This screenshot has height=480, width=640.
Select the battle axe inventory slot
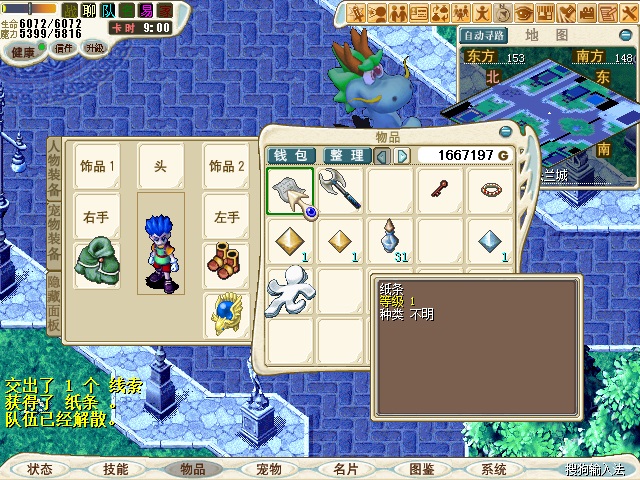pos(341,189)
